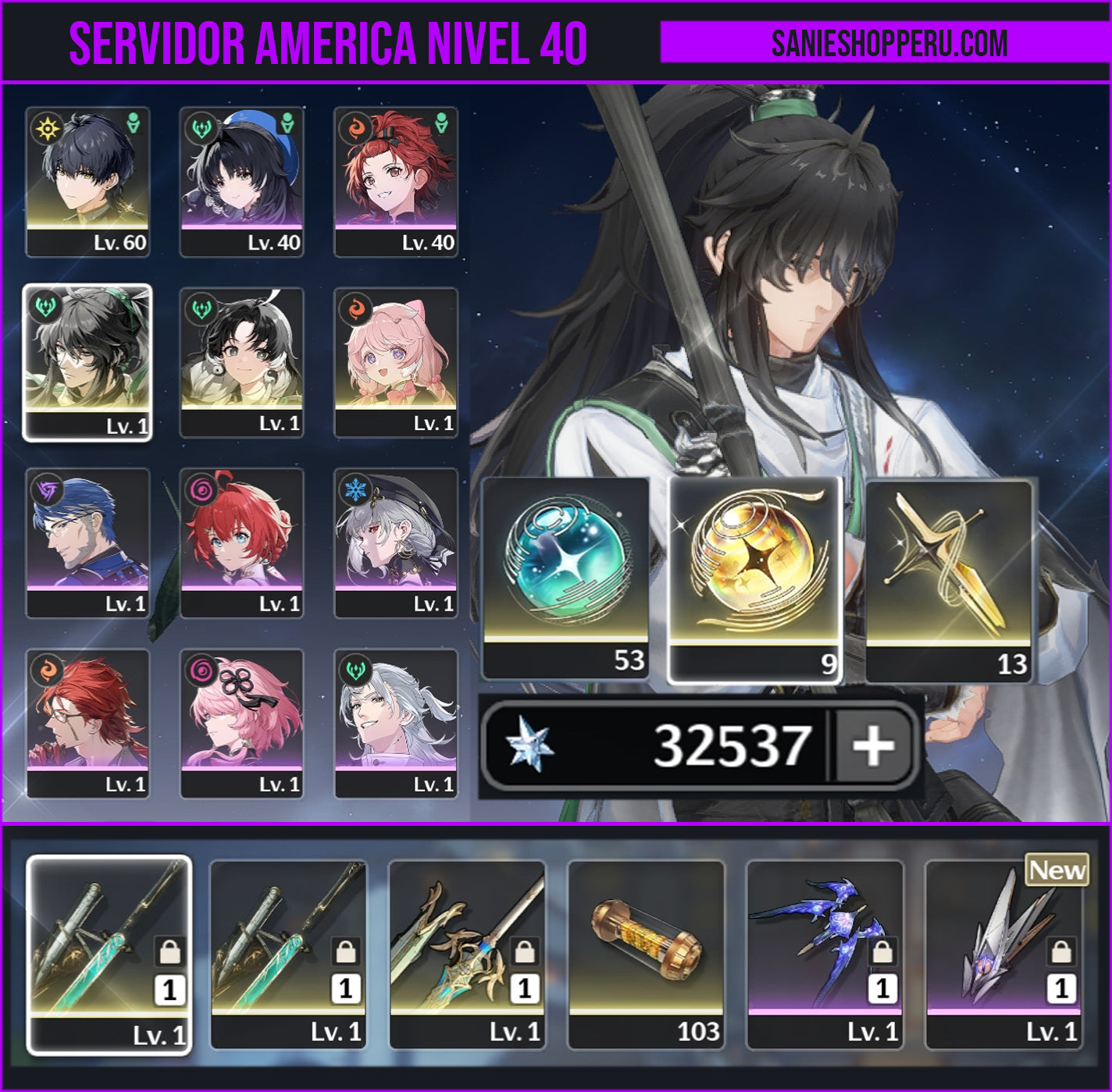Choose the ornate gold-hilted sword weapon slot
1112x1092 pixels.
[x=467, y=954]
